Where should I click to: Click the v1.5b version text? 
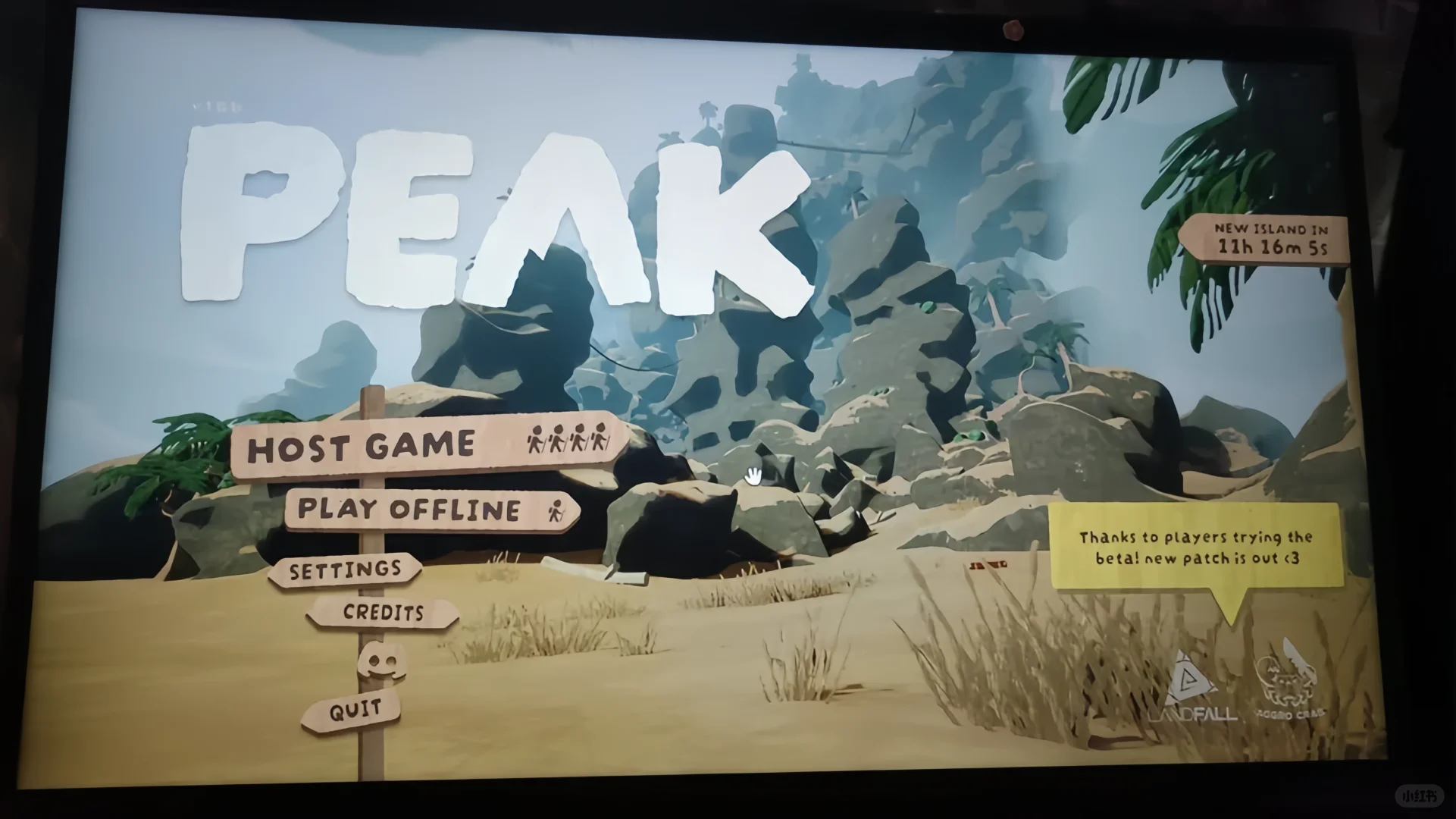click(x=214, y=106)
